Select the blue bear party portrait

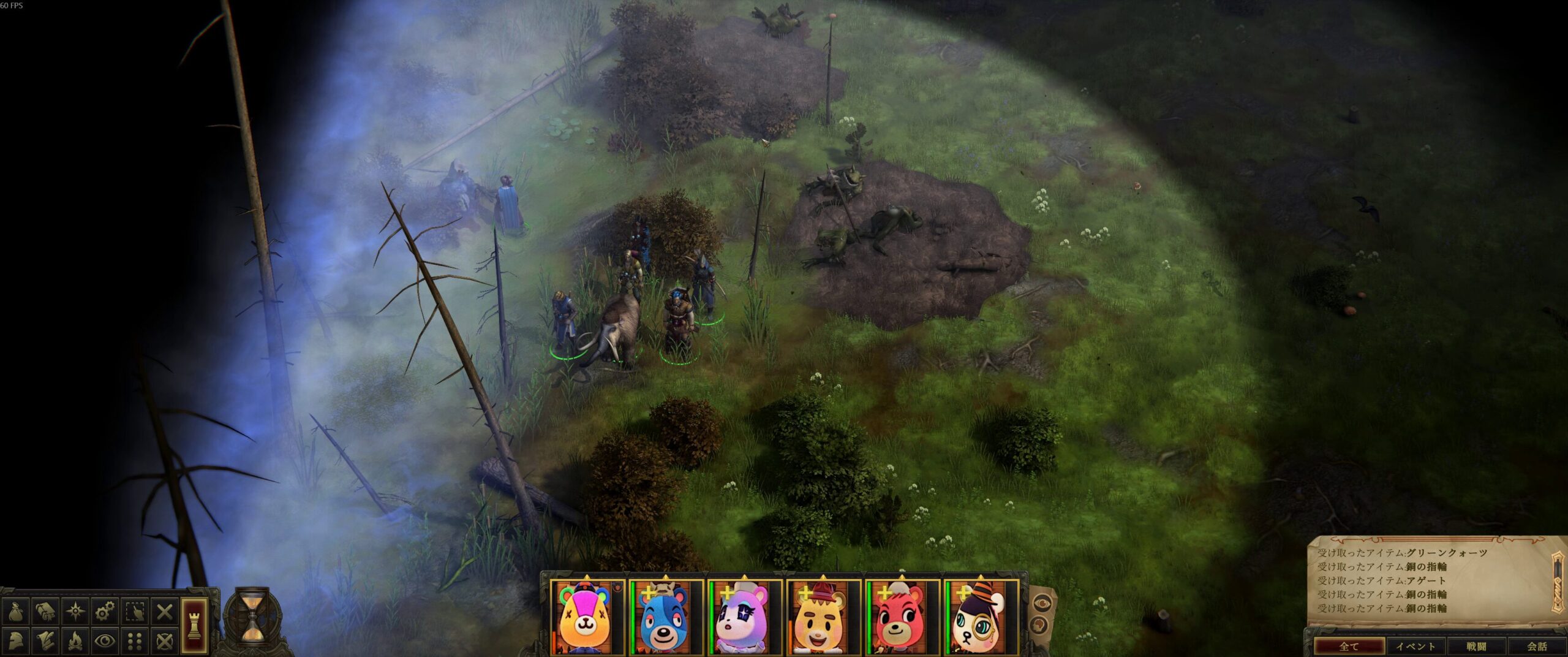click(x=666, y=618)
